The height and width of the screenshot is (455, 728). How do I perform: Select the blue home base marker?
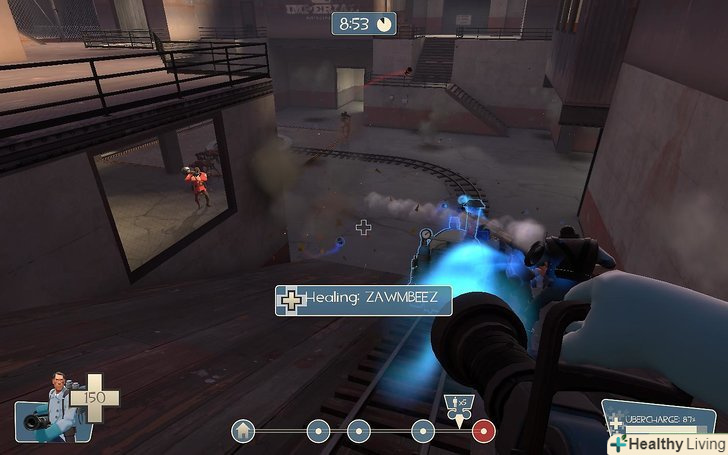point(242,431)
